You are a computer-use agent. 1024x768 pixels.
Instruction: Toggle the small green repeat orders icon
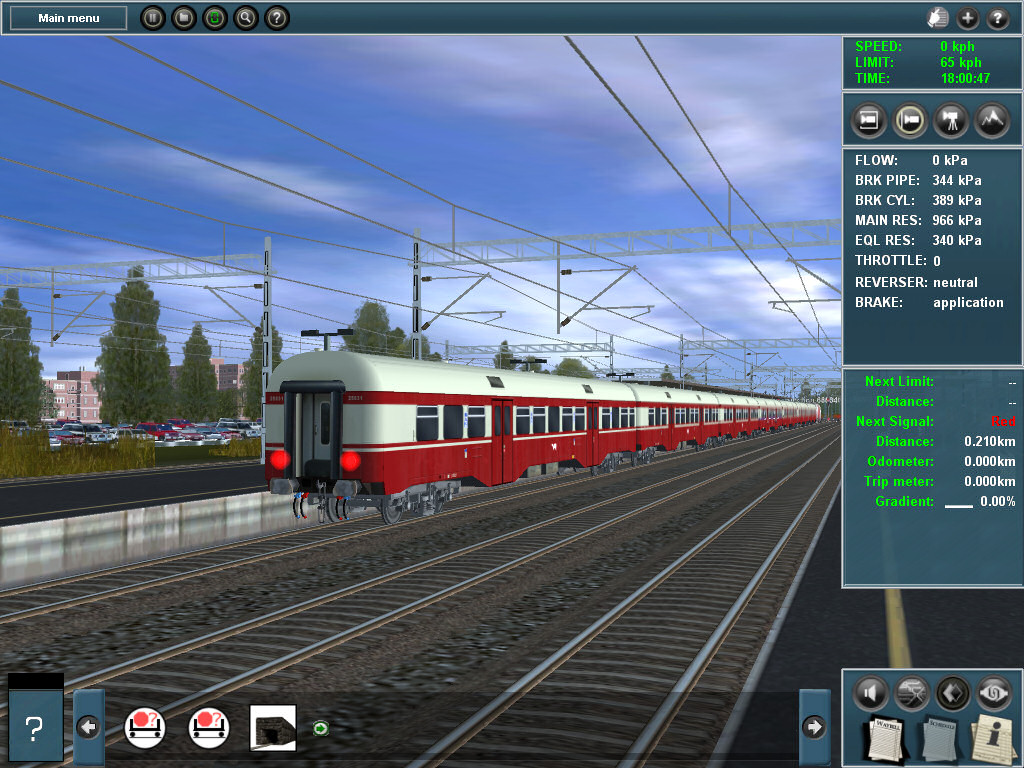pyautogui.click(x=320, y=728)
